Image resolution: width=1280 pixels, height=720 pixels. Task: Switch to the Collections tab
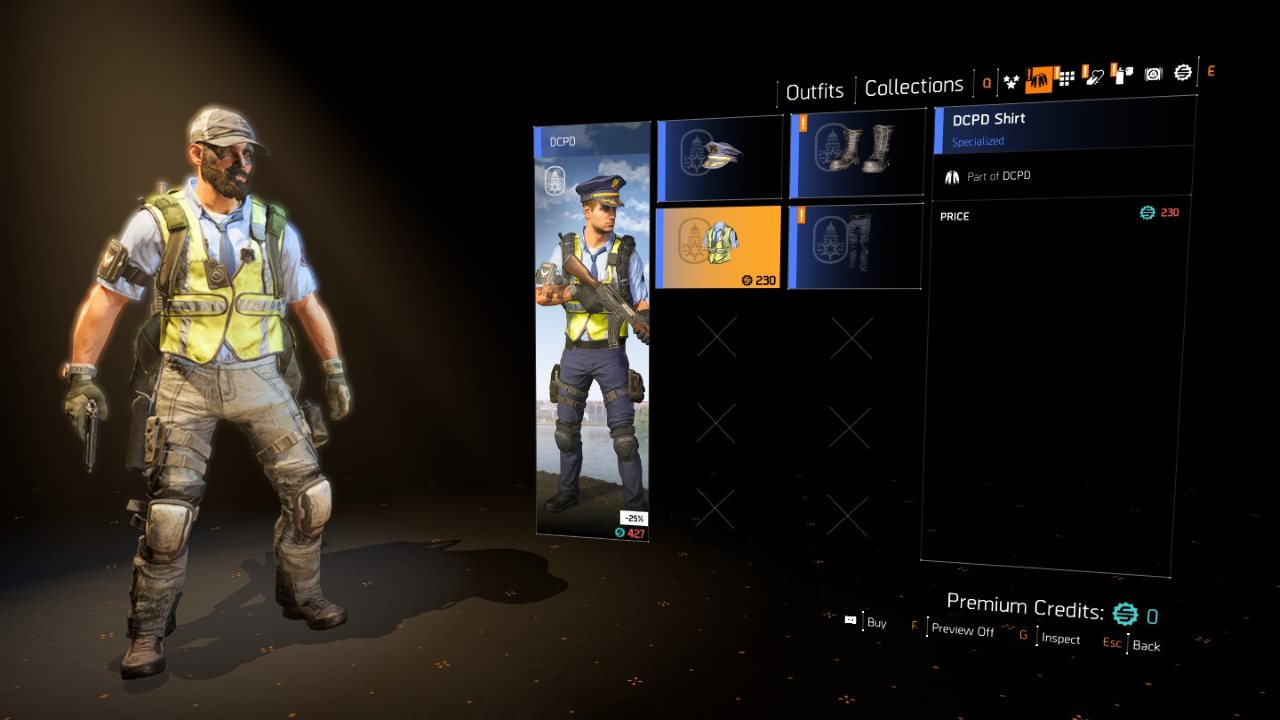[913, 85]
